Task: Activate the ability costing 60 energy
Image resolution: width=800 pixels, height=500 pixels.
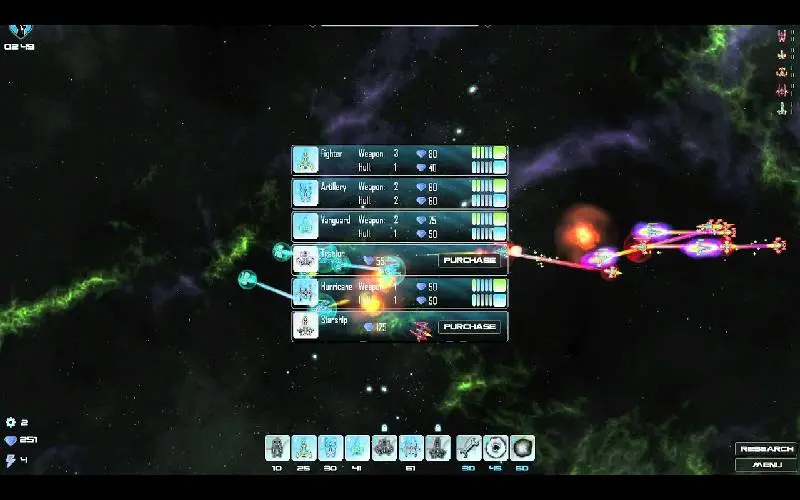Action: pyautogui.click(x=522, y=448)
